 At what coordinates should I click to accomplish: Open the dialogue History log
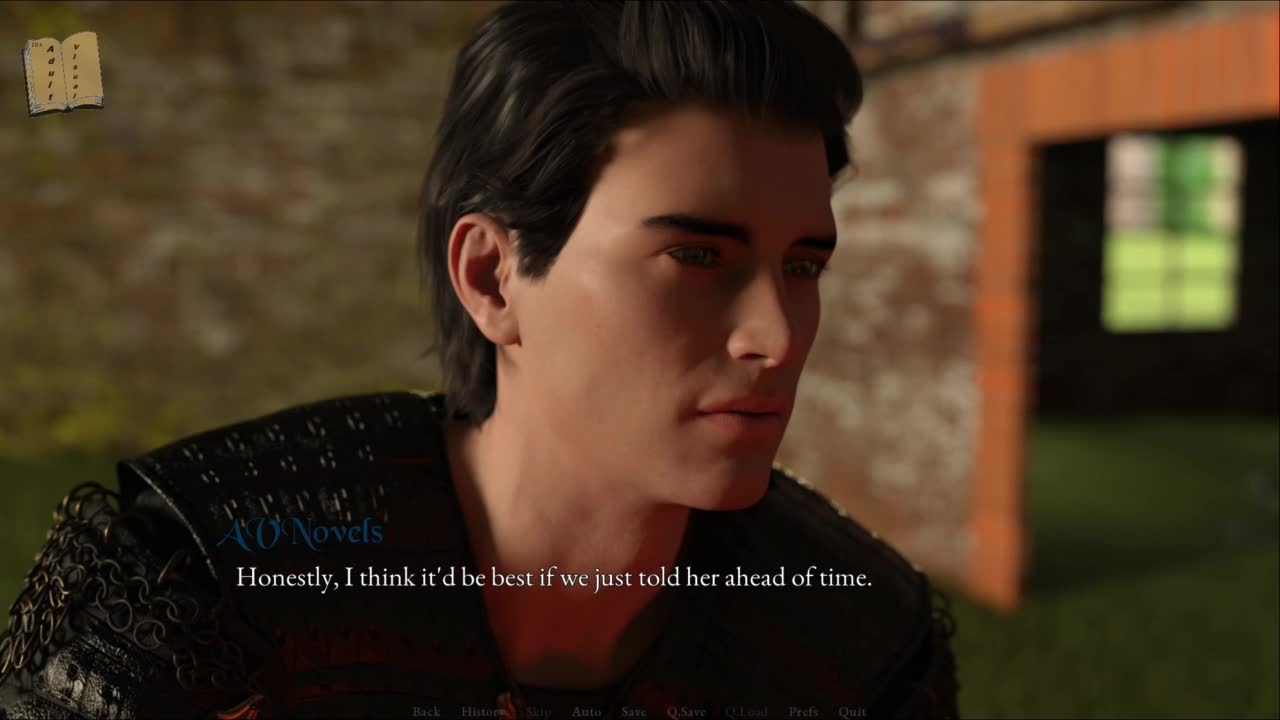click(x=483, y=712)
